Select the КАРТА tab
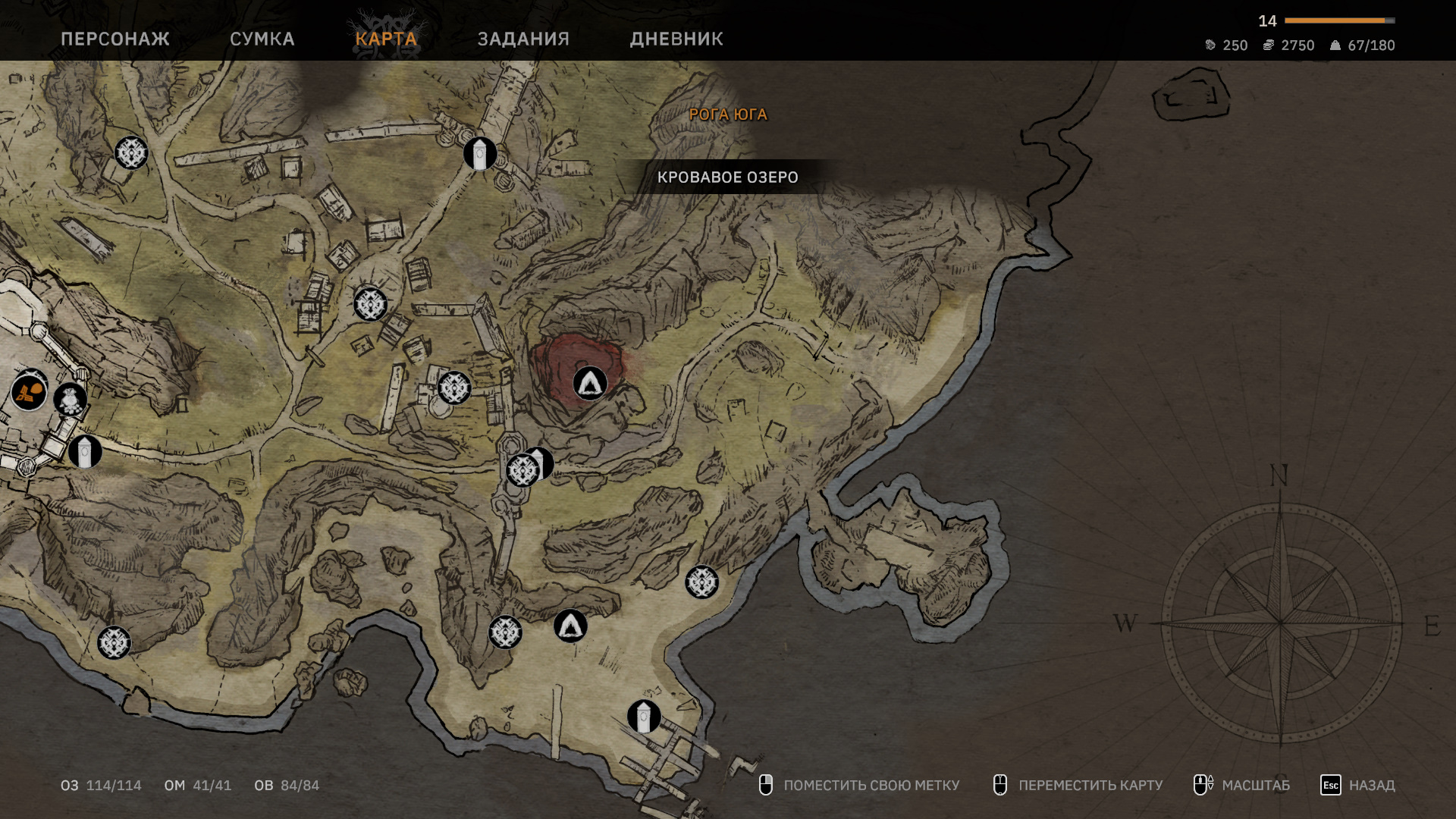Screen dimensions: 1456x819 386,39
